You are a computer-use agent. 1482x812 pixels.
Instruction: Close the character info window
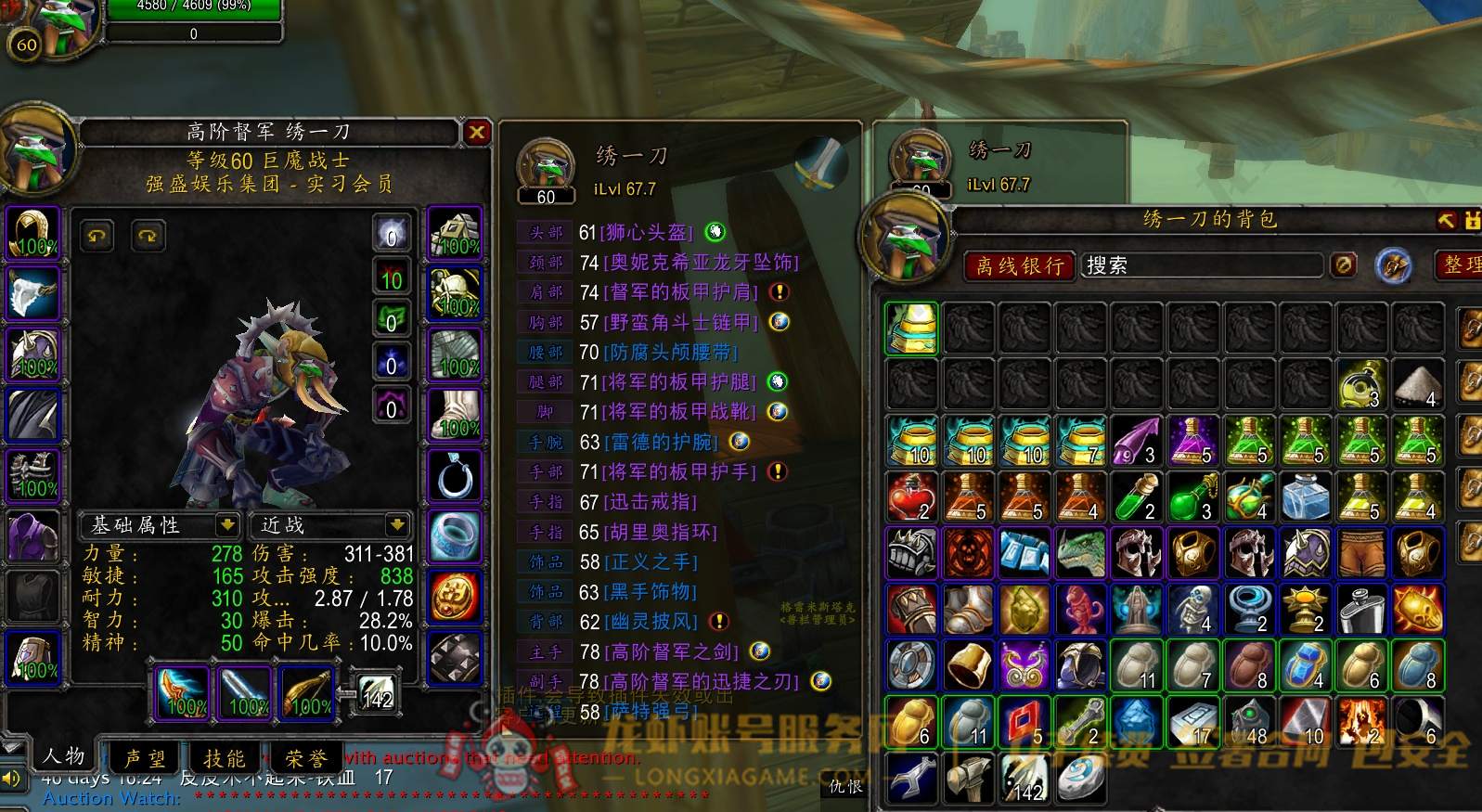476,133
